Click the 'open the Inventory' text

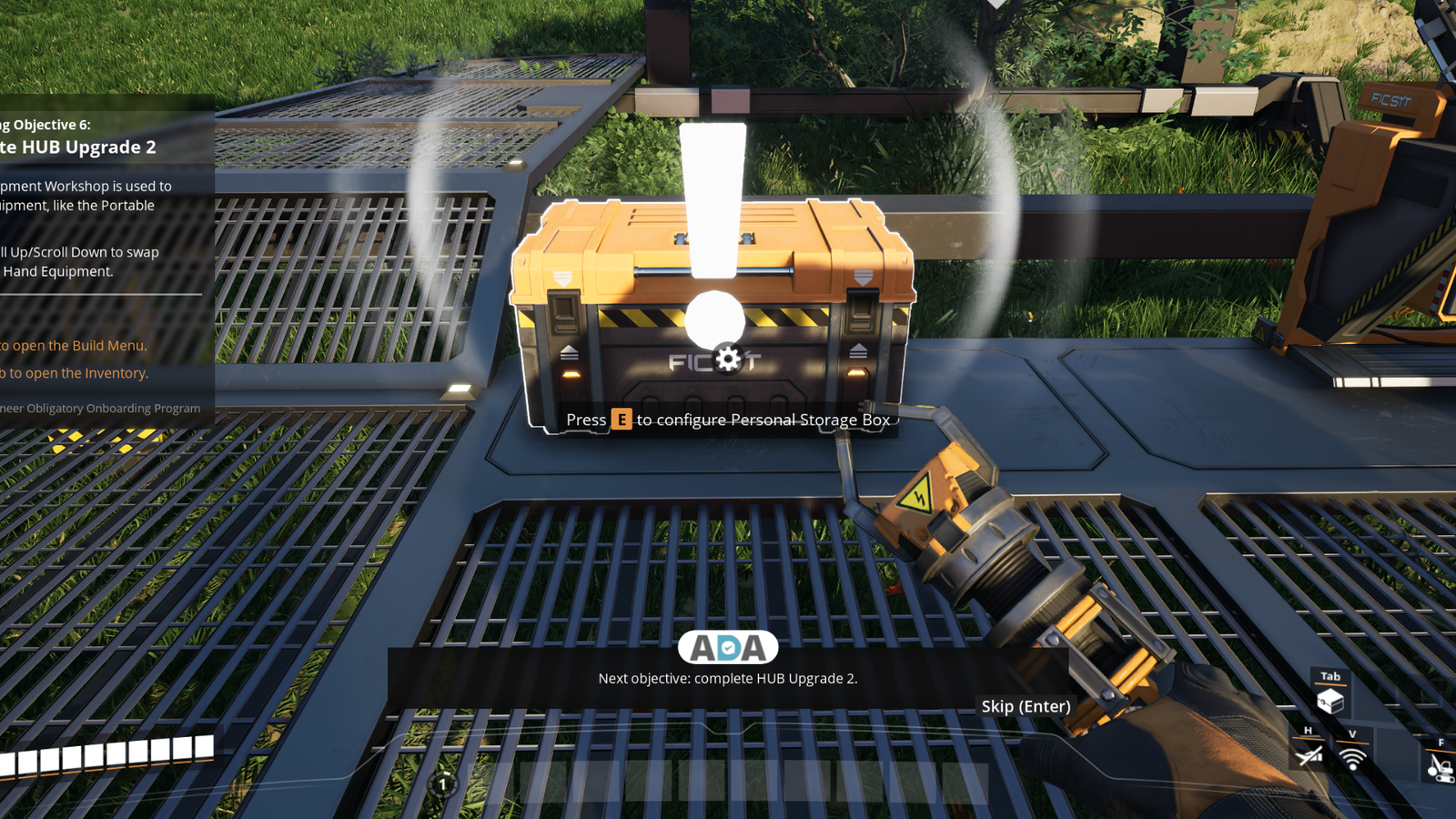(73, 373)
